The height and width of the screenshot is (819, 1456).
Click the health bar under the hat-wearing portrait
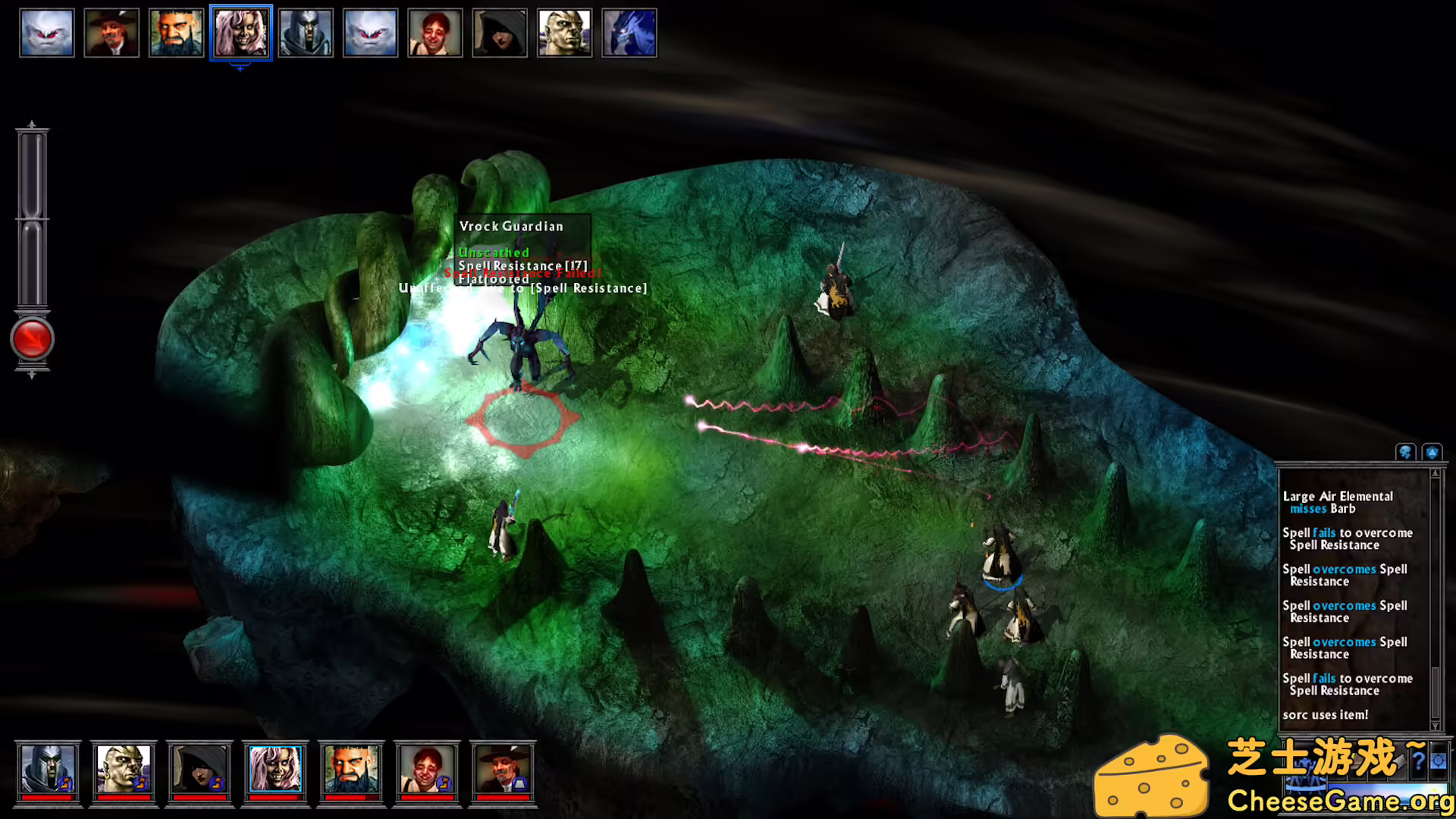(502, 799)
